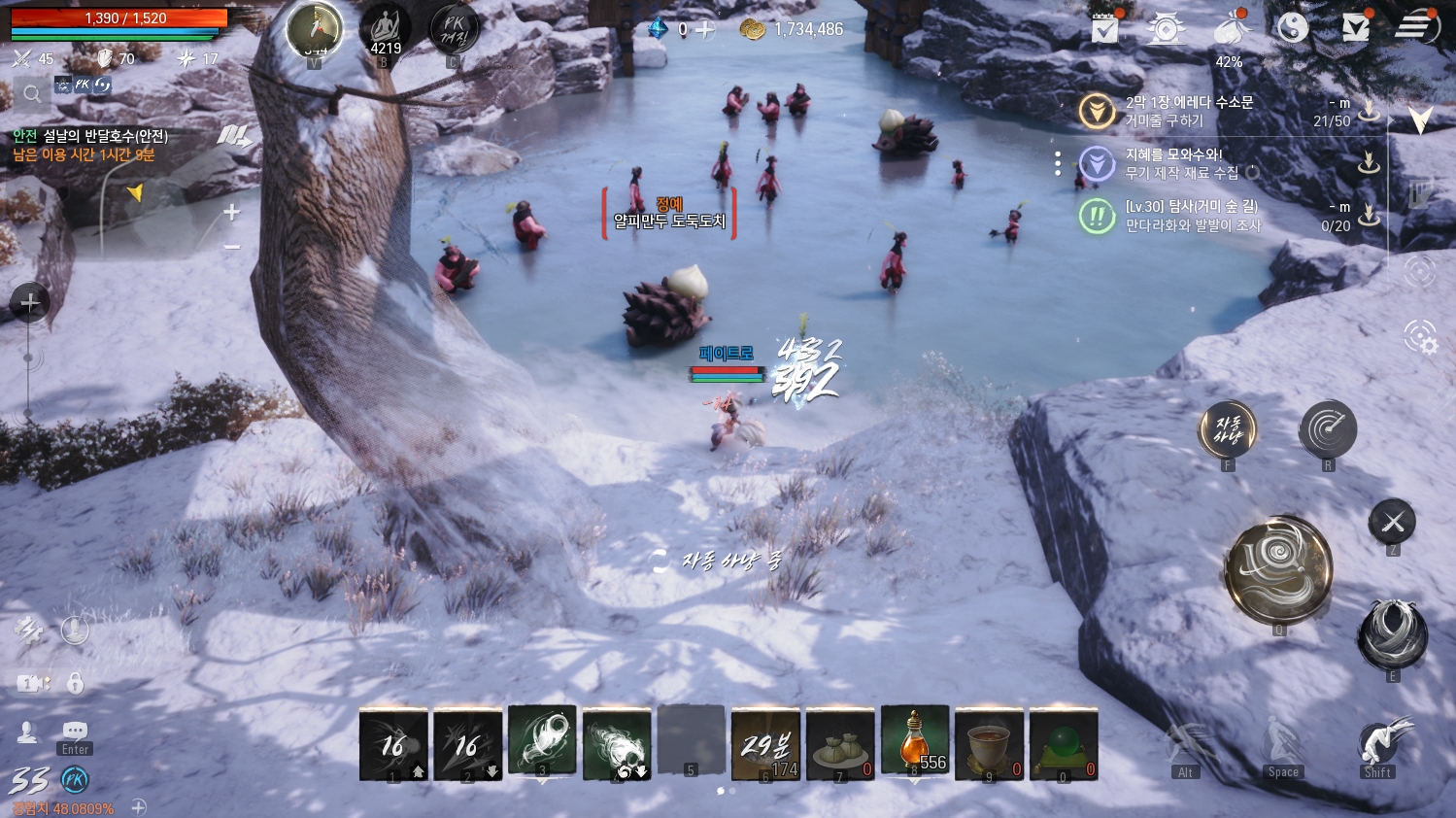Viewport: 1456px width, 818px height.
Task: Use the tea cup item slot
Action: [989, 744]
